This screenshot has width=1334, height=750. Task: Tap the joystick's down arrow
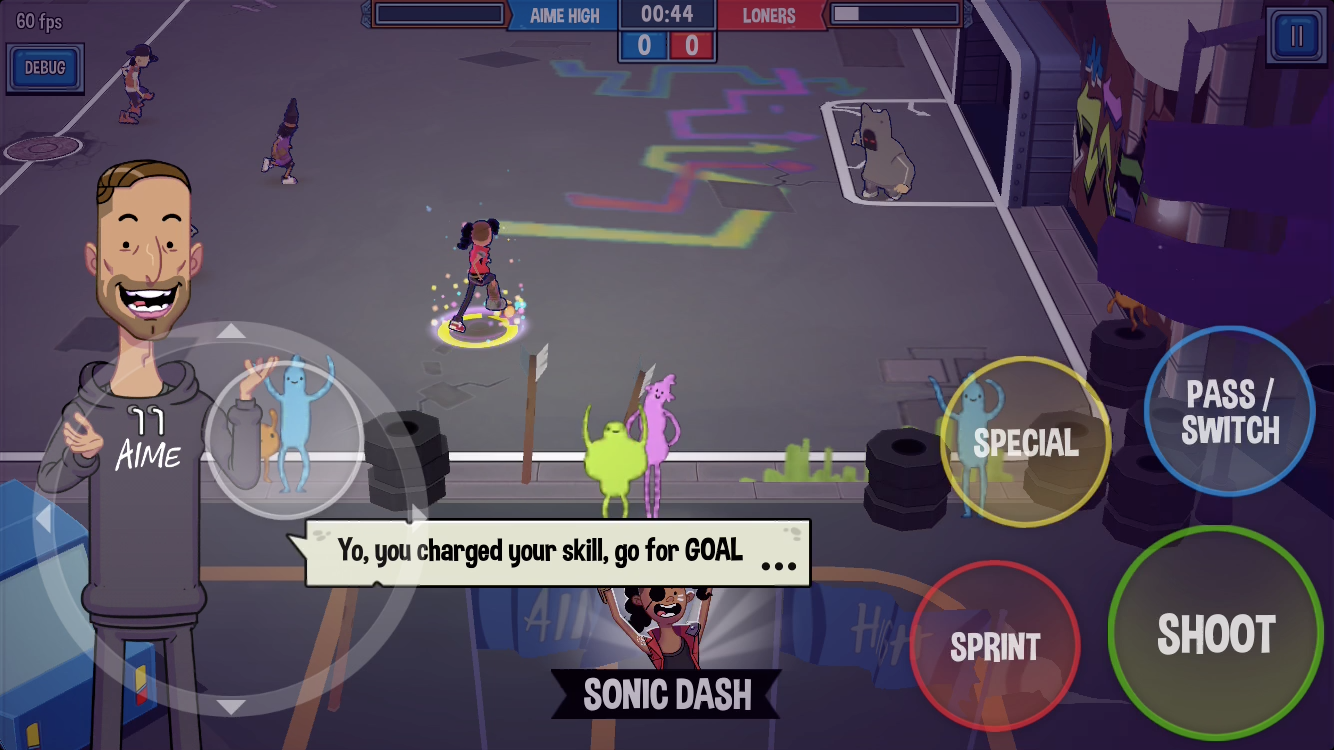point(231,707)
